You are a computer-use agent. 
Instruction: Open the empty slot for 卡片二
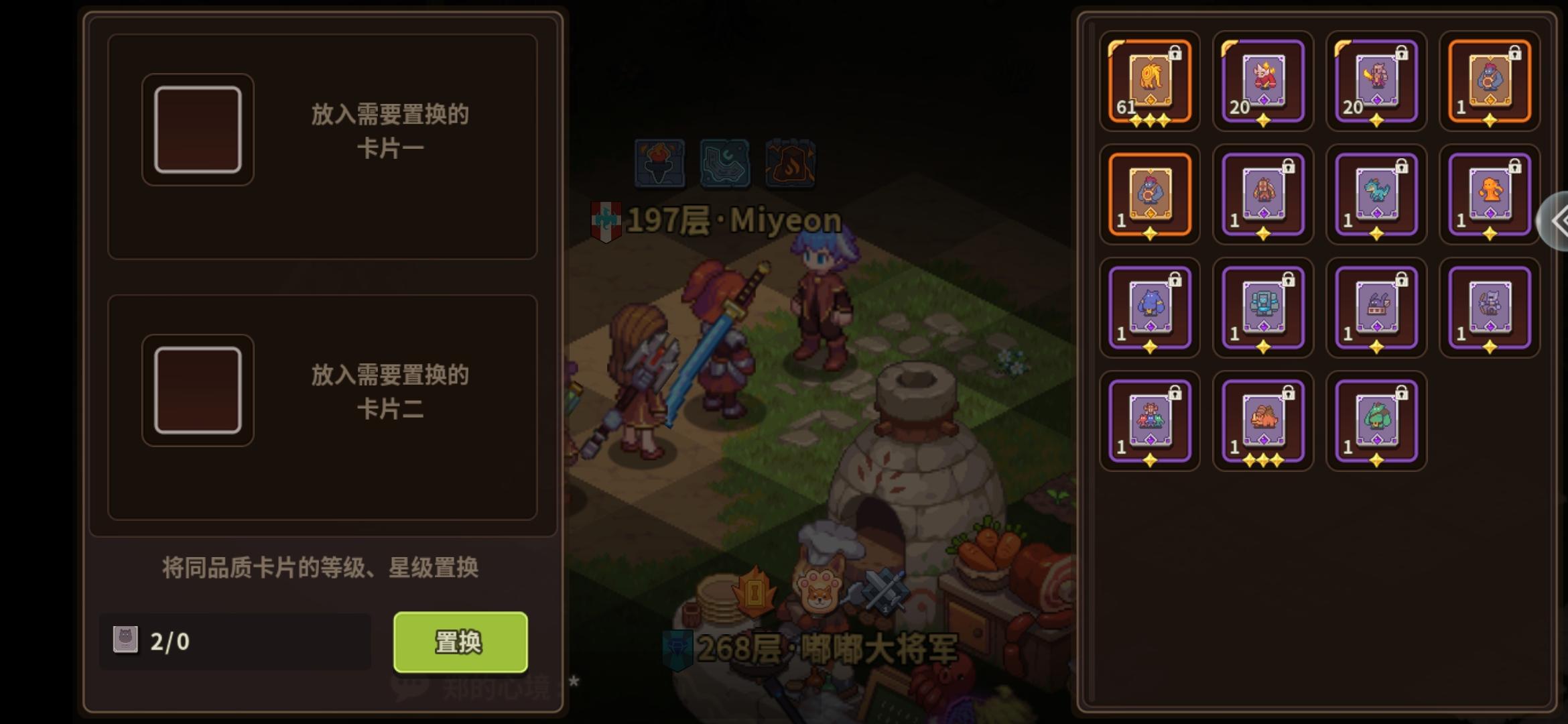click(197, 390)
